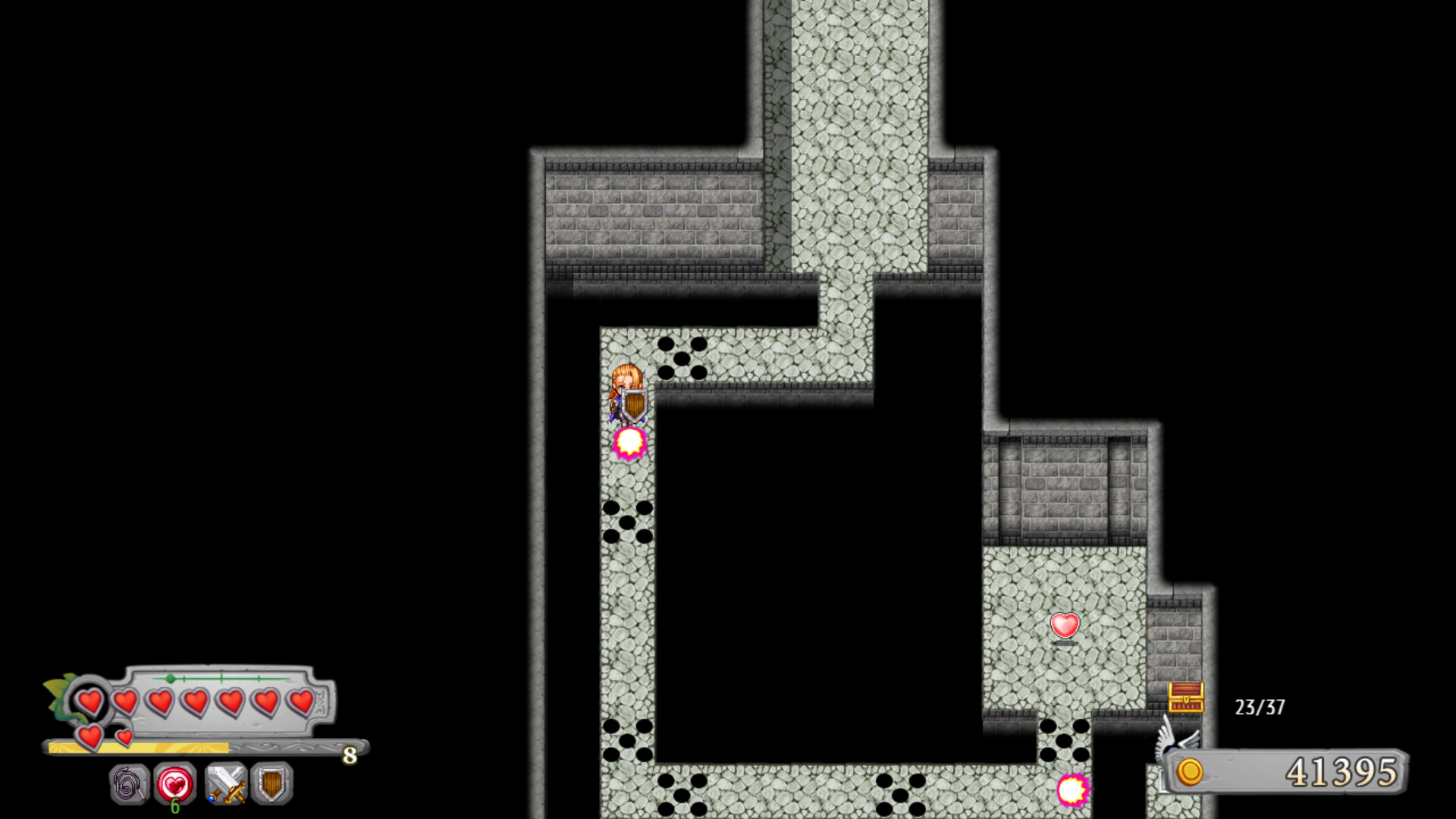The width and height of the screenshot is (1456, 819).
Task: Click the gold coin icon in the currency panel
Action: pos(1189,774)
